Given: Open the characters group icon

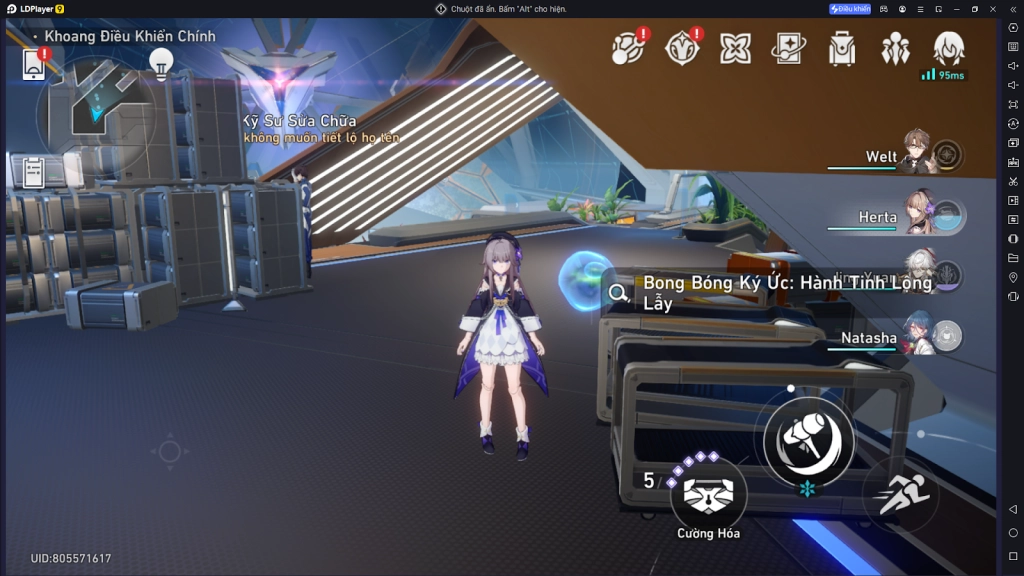Looking at the screenshot, I should coord(895,48).
